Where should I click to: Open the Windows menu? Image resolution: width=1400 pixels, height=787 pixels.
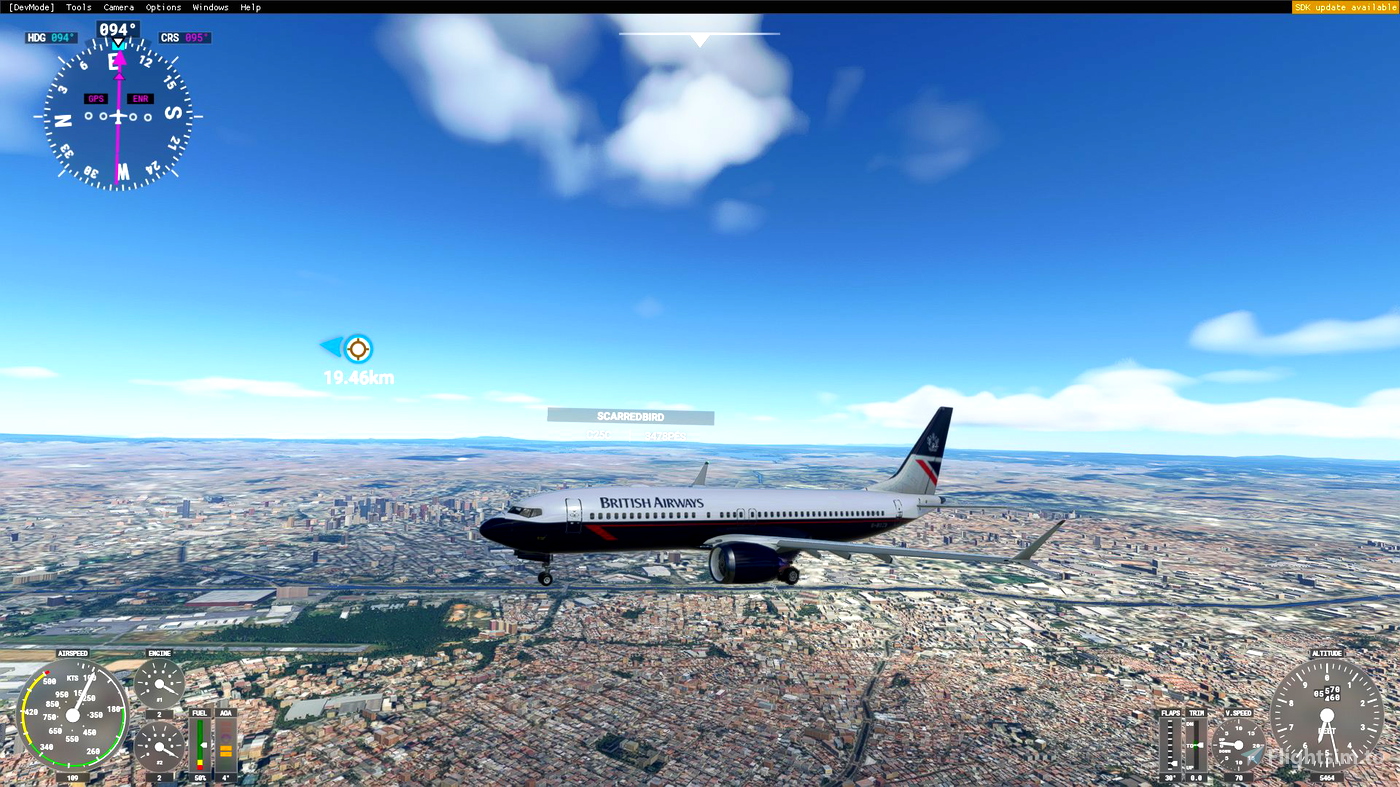[210, 6]
